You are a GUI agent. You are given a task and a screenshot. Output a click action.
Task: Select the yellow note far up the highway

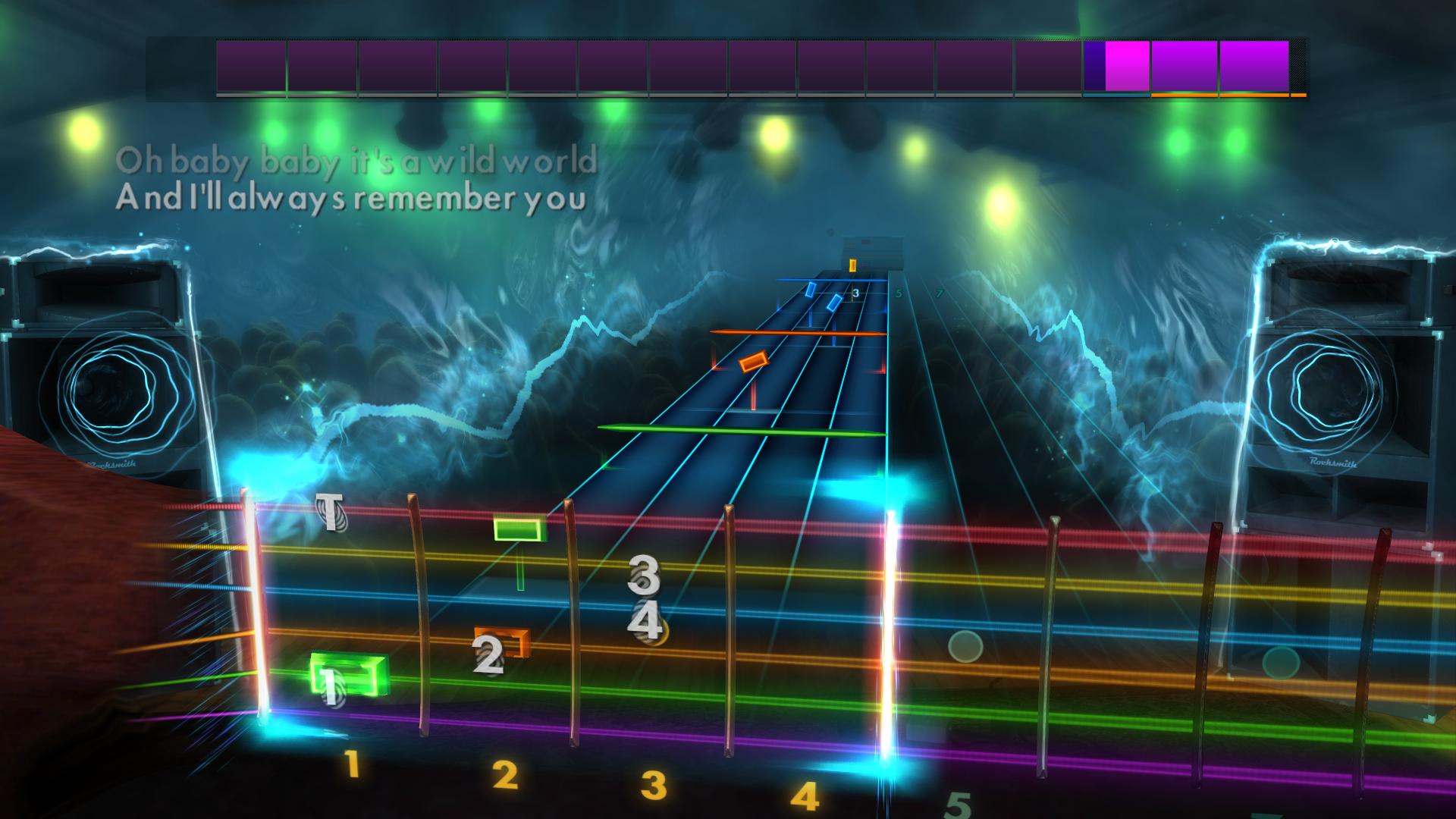point(852,266)
